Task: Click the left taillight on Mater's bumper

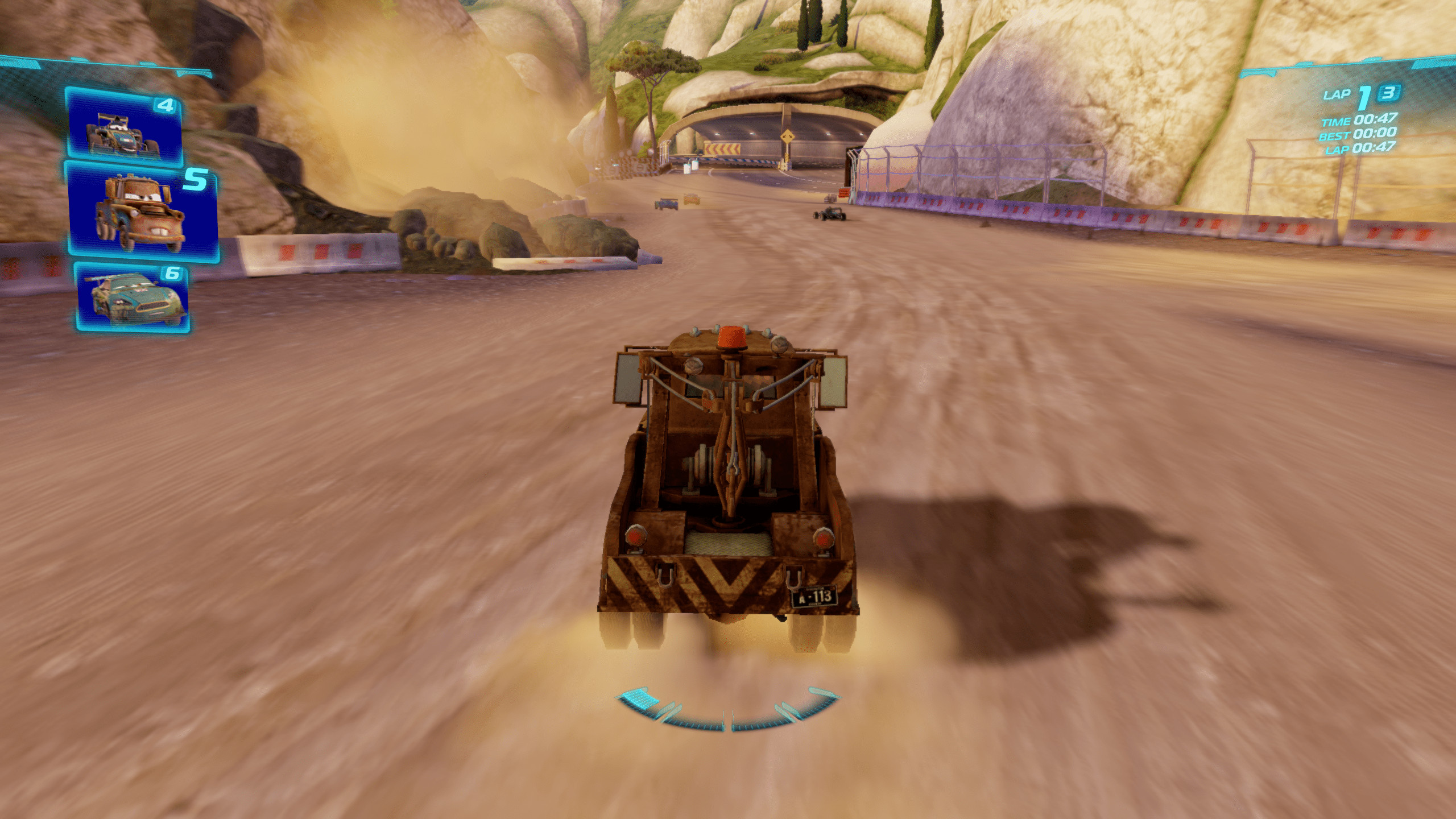Action: [635, 537]
